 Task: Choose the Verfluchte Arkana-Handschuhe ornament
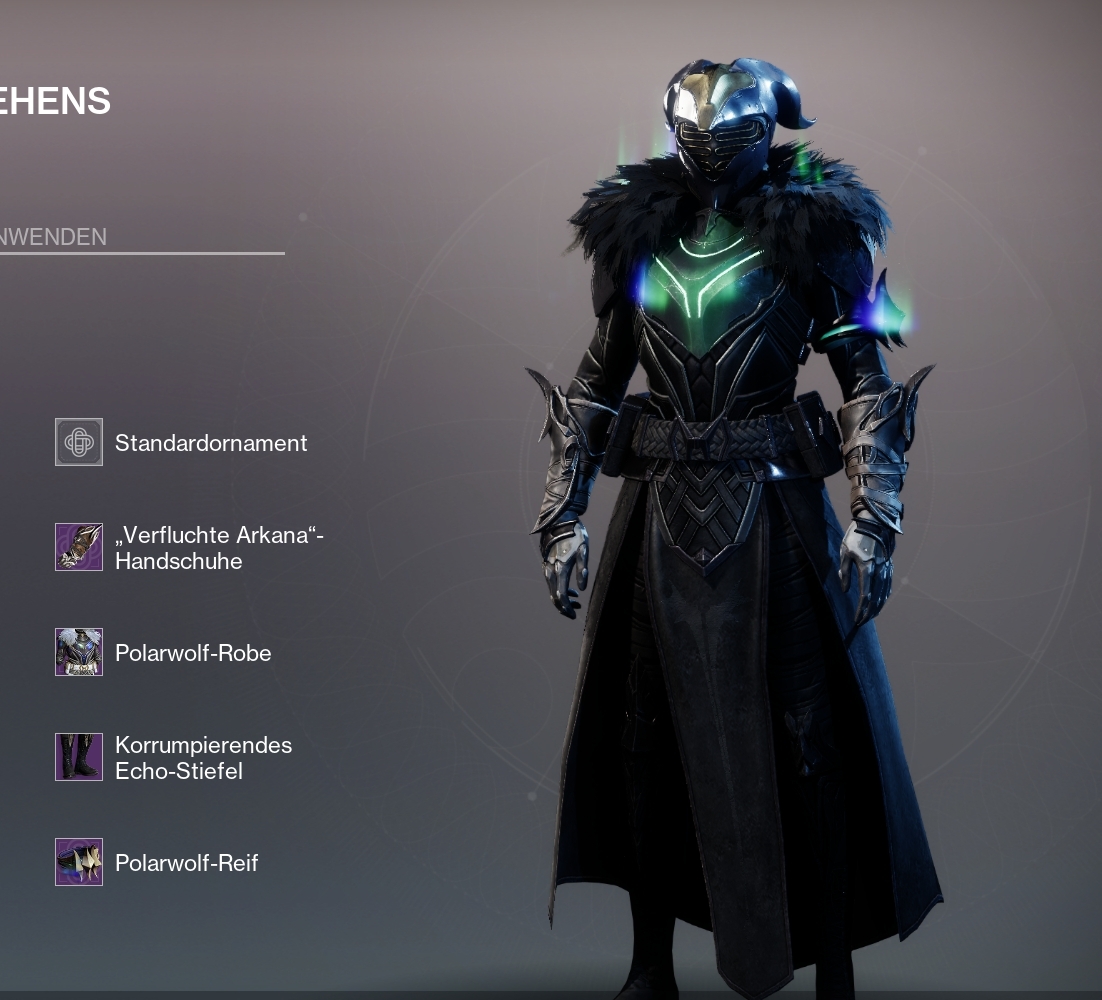coord(79,547)
